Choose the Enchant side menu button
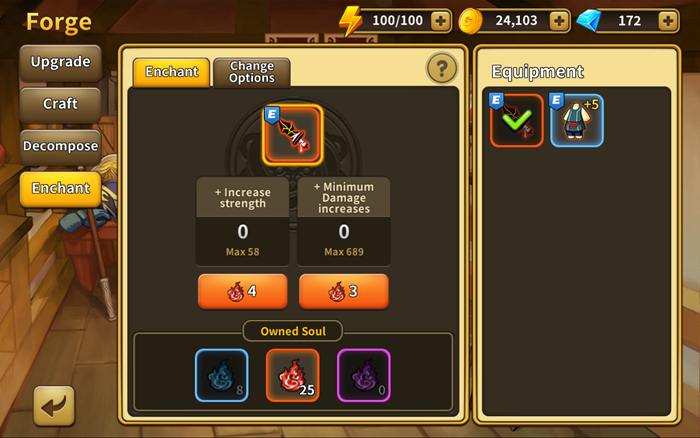This screenshot has width=700, height=438. click(60, 188)
